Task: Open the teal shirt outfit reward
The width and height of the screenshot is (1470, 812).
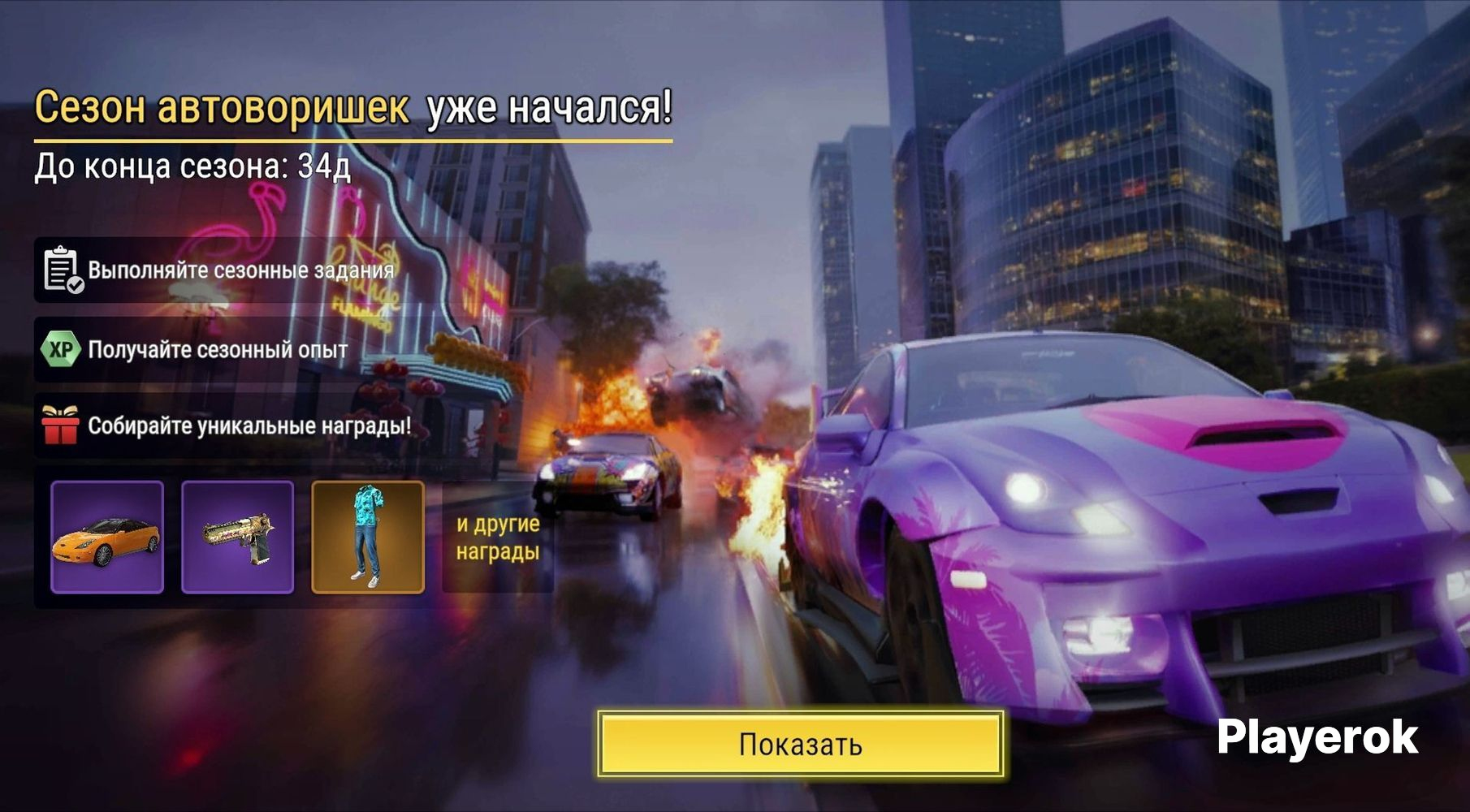Action: 368,537
